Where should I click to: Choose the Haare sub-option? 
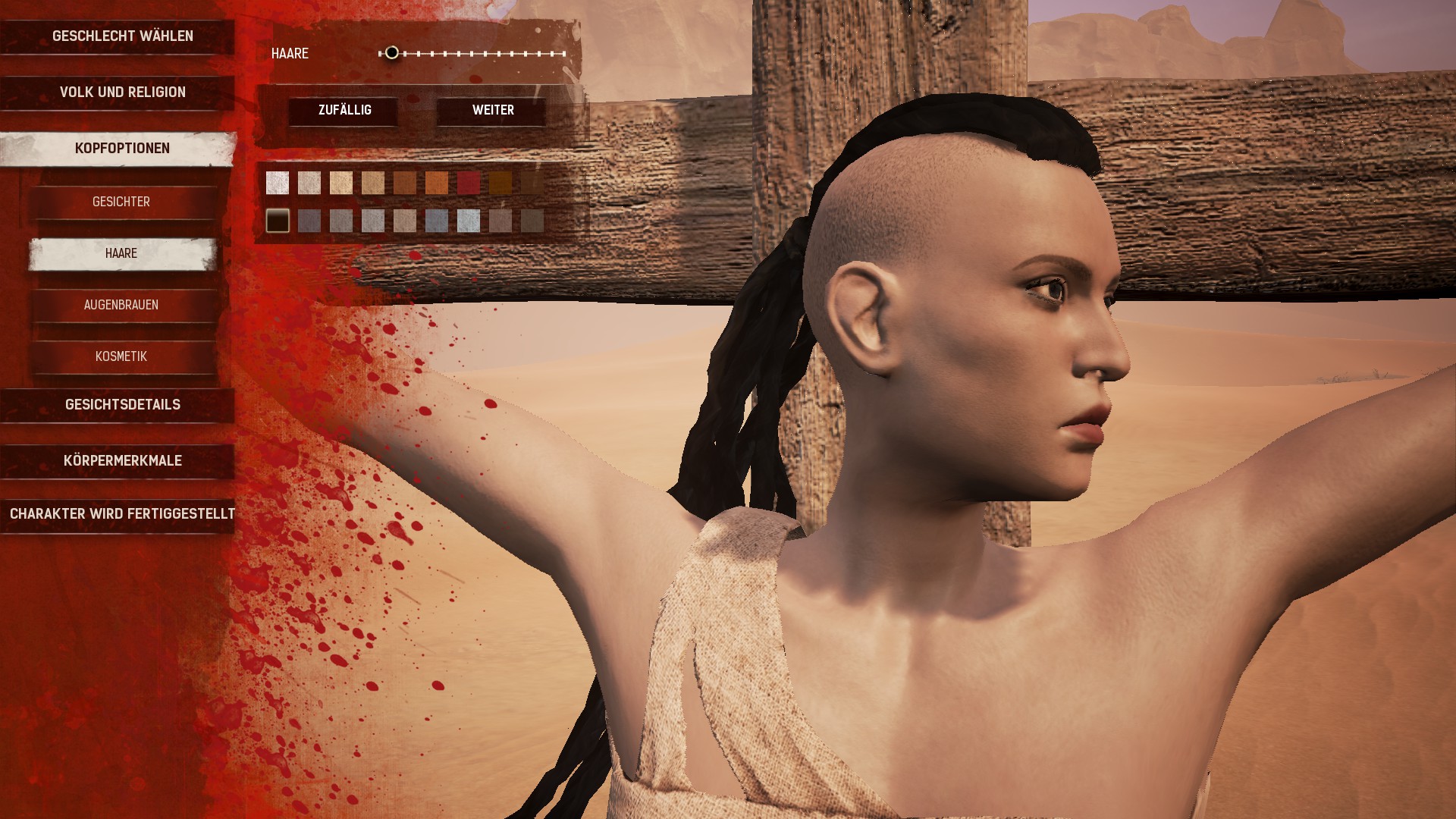pos(121,253)
